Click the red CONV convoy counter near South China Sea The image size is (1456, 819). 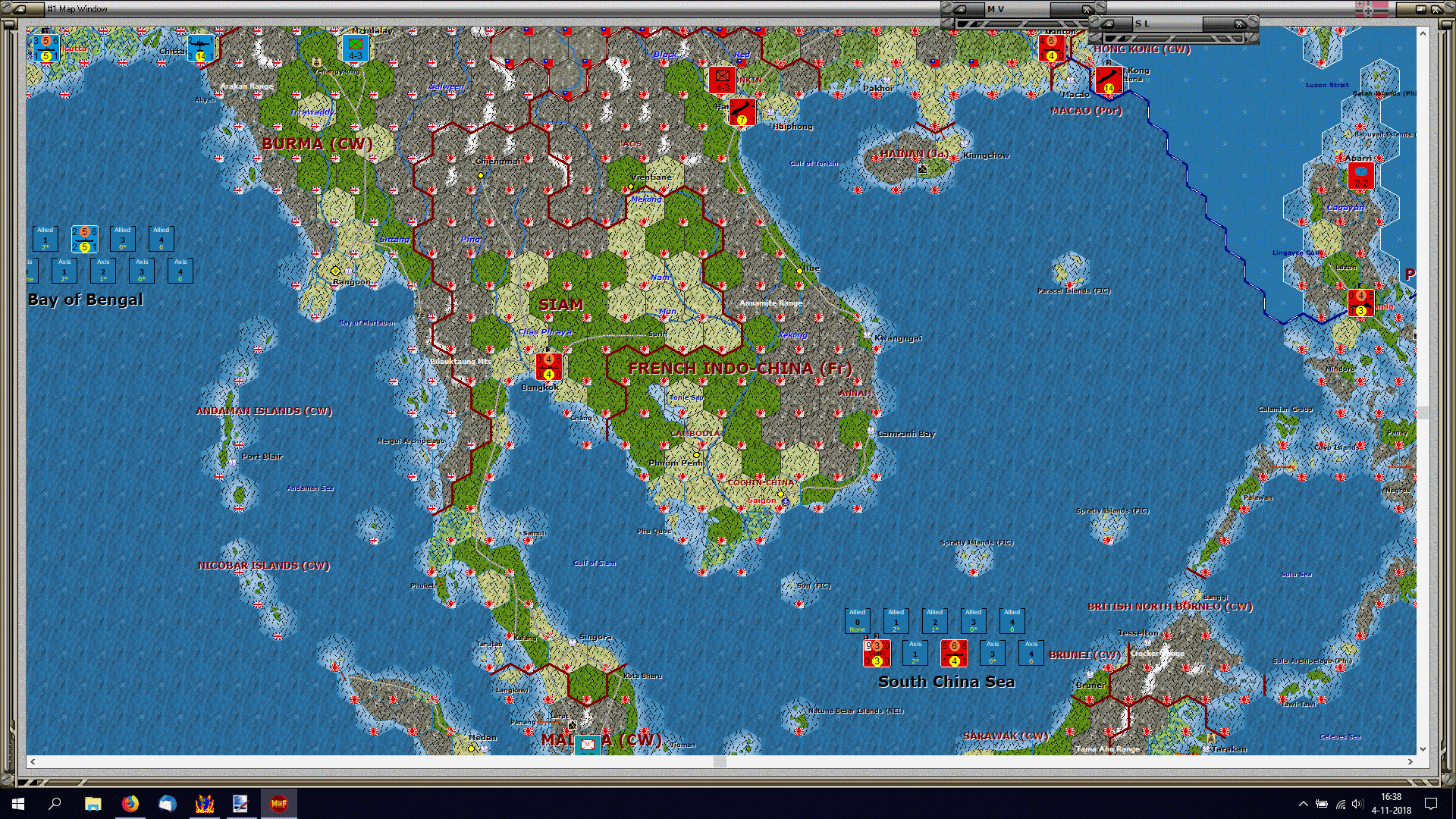tap(877, 652)
